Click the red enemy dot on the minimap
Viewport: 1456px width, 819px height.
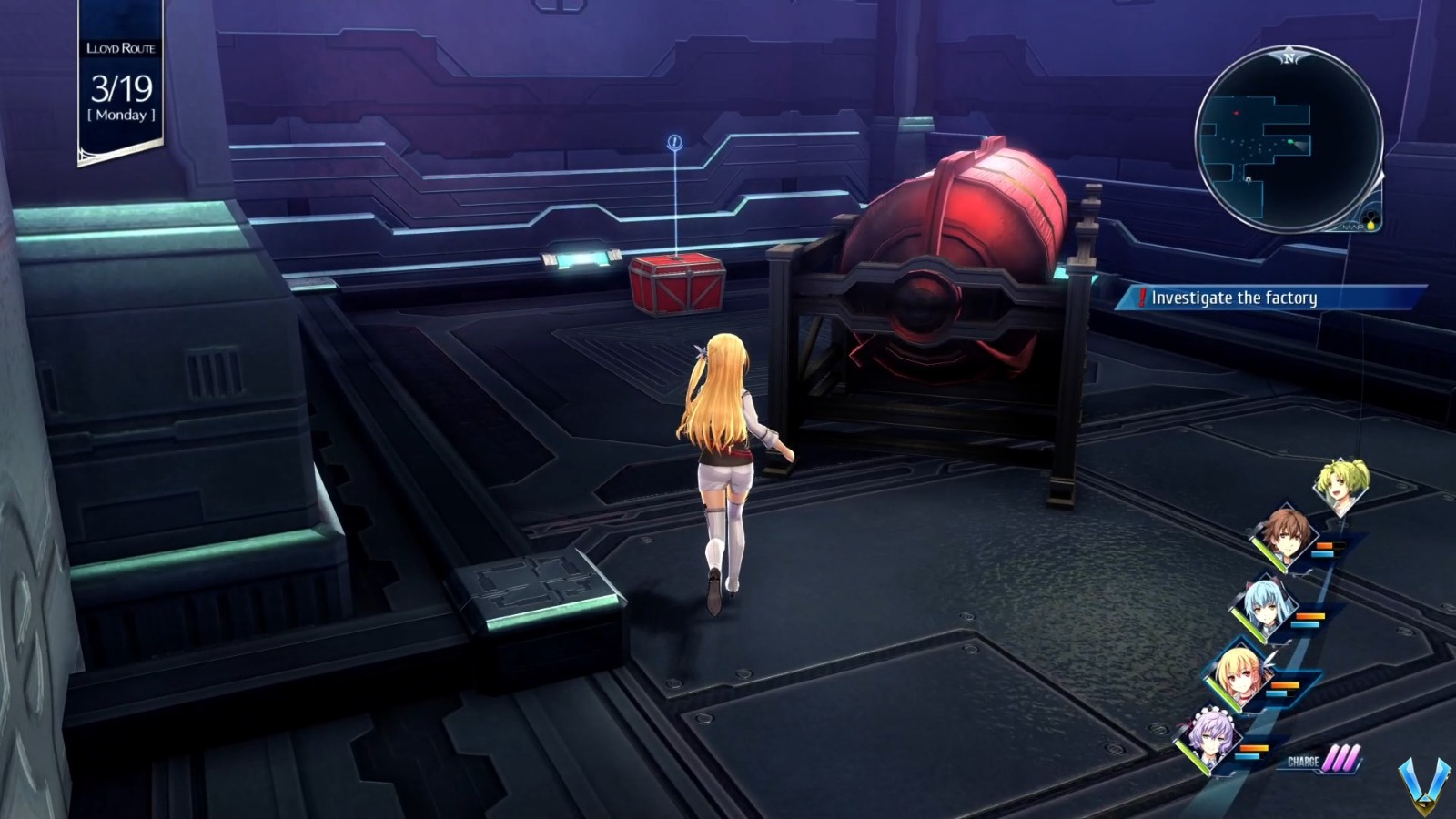[1237, 113]
